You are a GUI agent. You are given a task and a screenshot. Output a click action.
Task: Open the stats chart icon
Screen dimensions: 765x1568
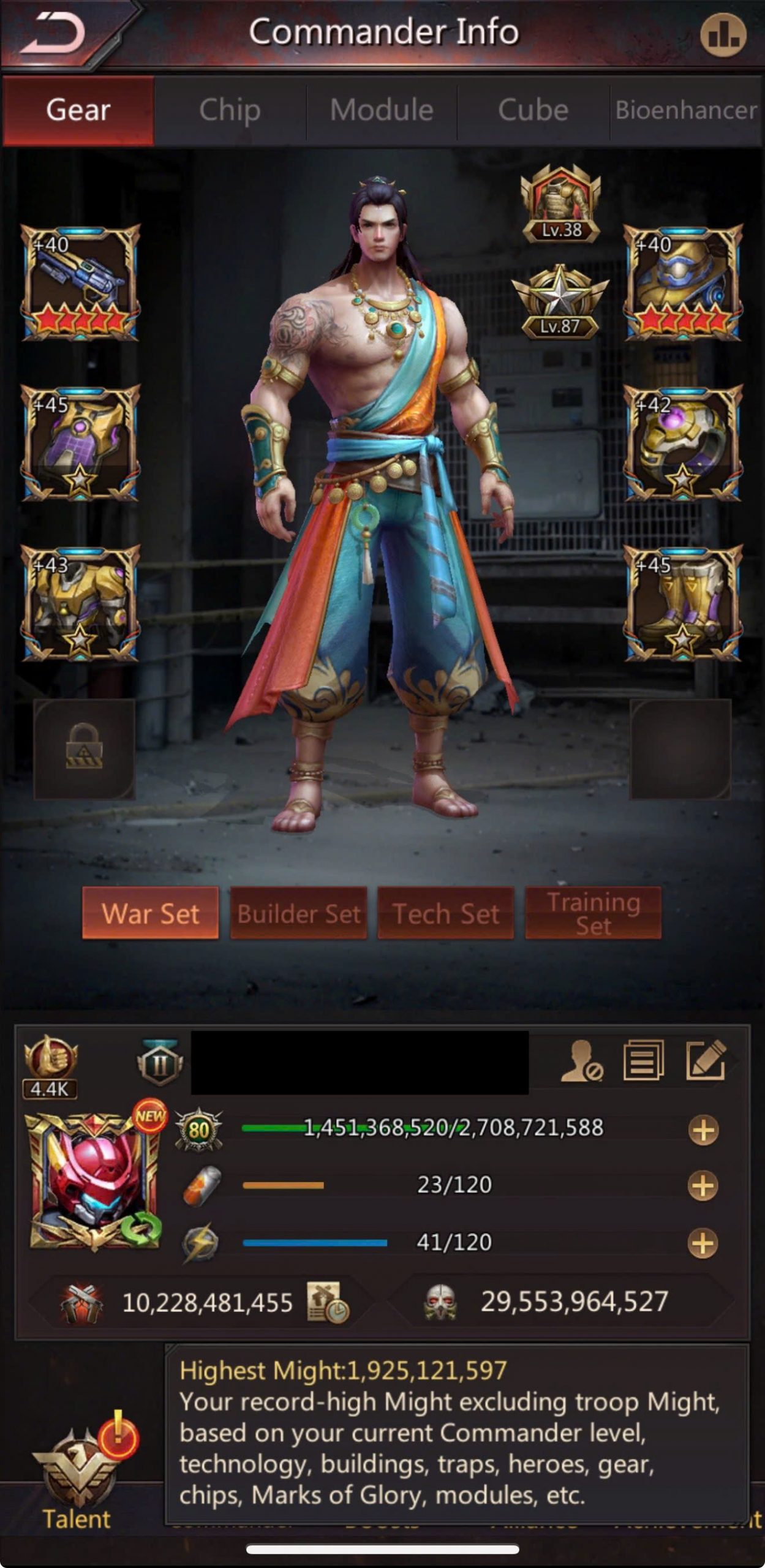pyautogui.click(x=723, y=35)
